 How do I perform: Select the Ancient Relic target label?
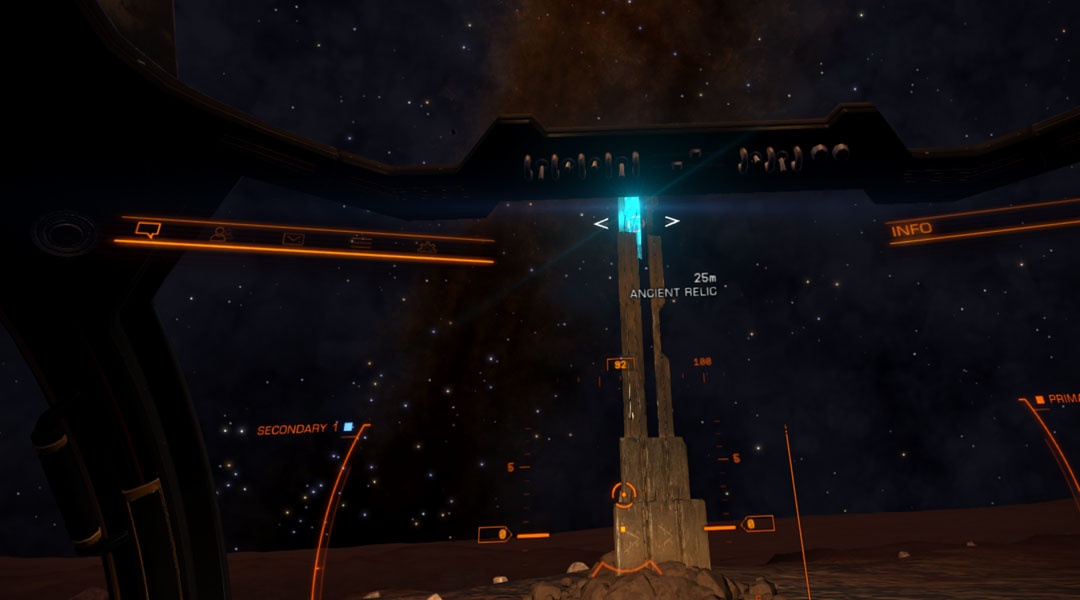click(673, 292)
